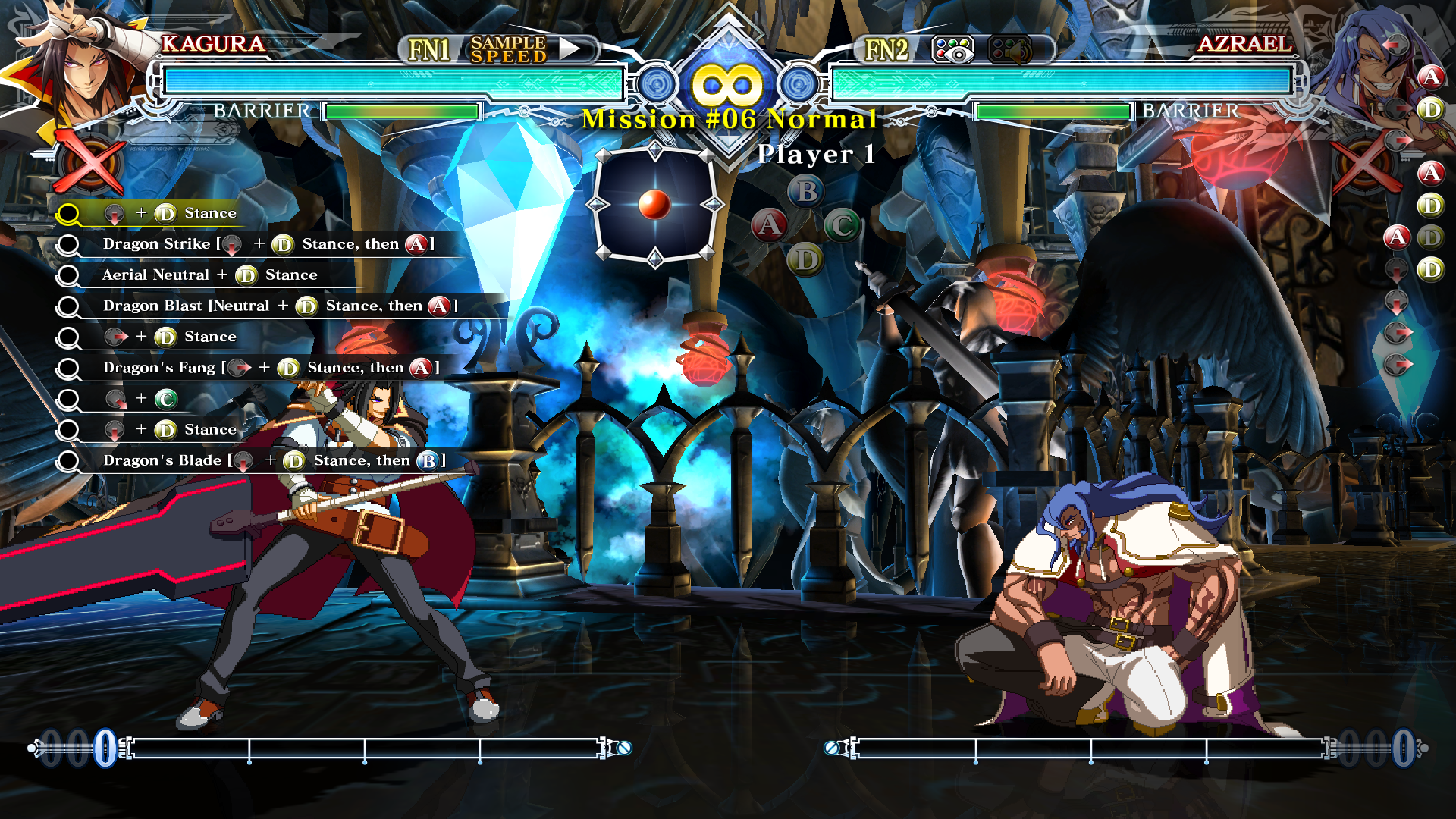Click the blue B button in input display
The width and height of the screenshot is (1456, 819).
point(806,191)
